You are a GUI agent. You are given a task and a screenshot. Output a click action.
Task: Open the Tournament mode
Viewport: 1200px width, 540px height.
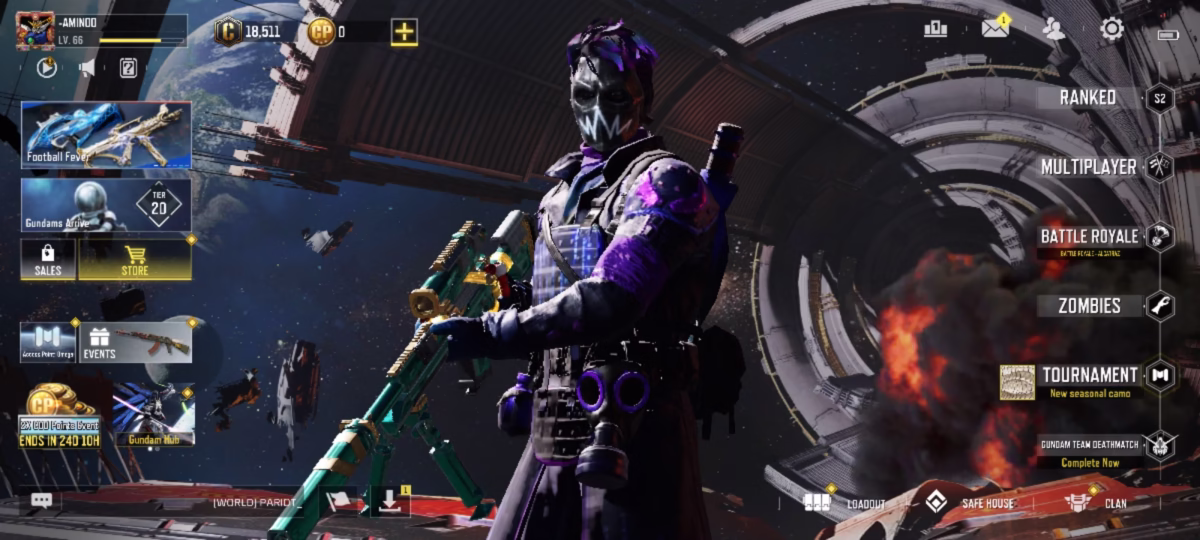pos(1089,376)
